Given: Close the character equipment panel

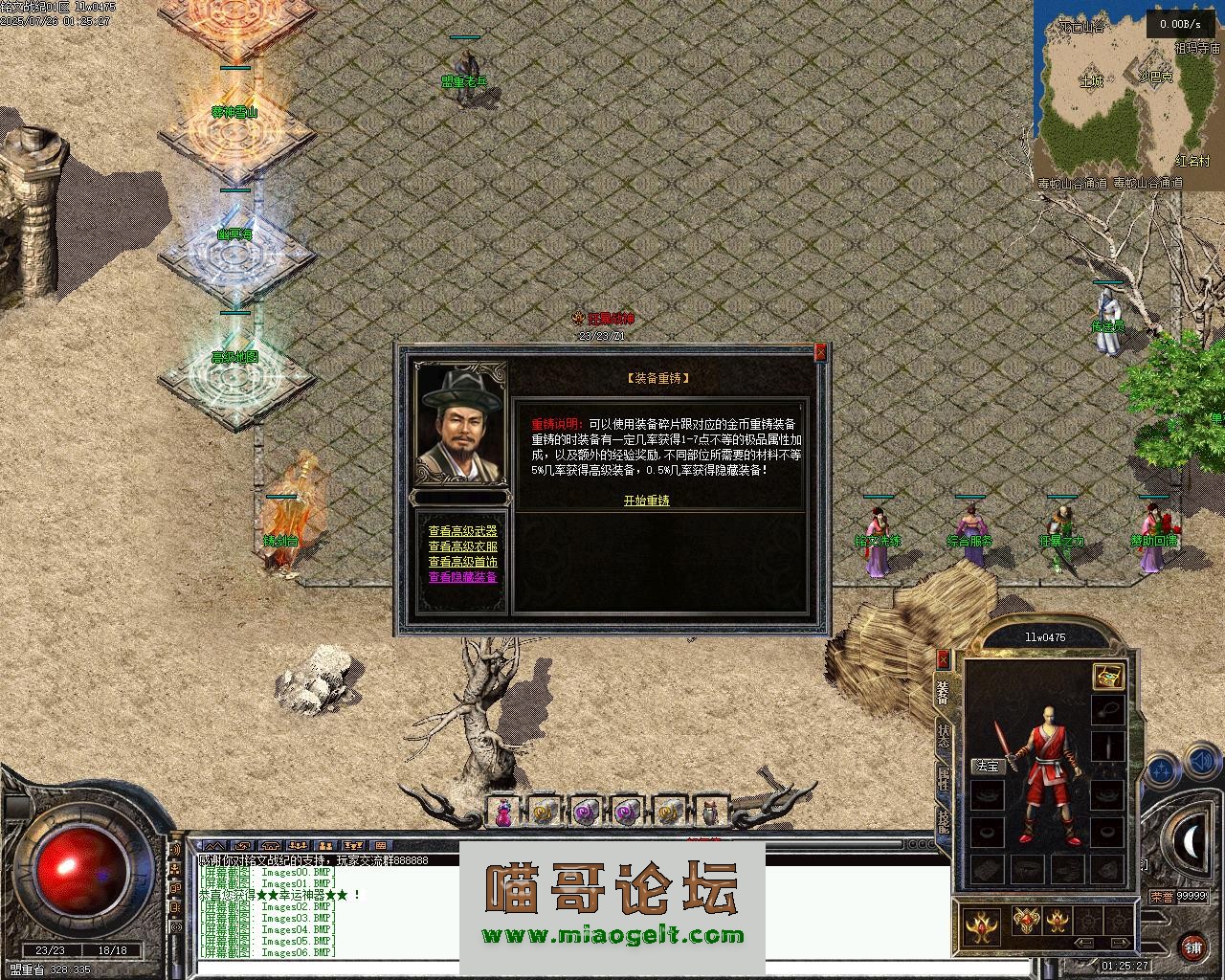Looking at the screenshot, I should [943, 659].
